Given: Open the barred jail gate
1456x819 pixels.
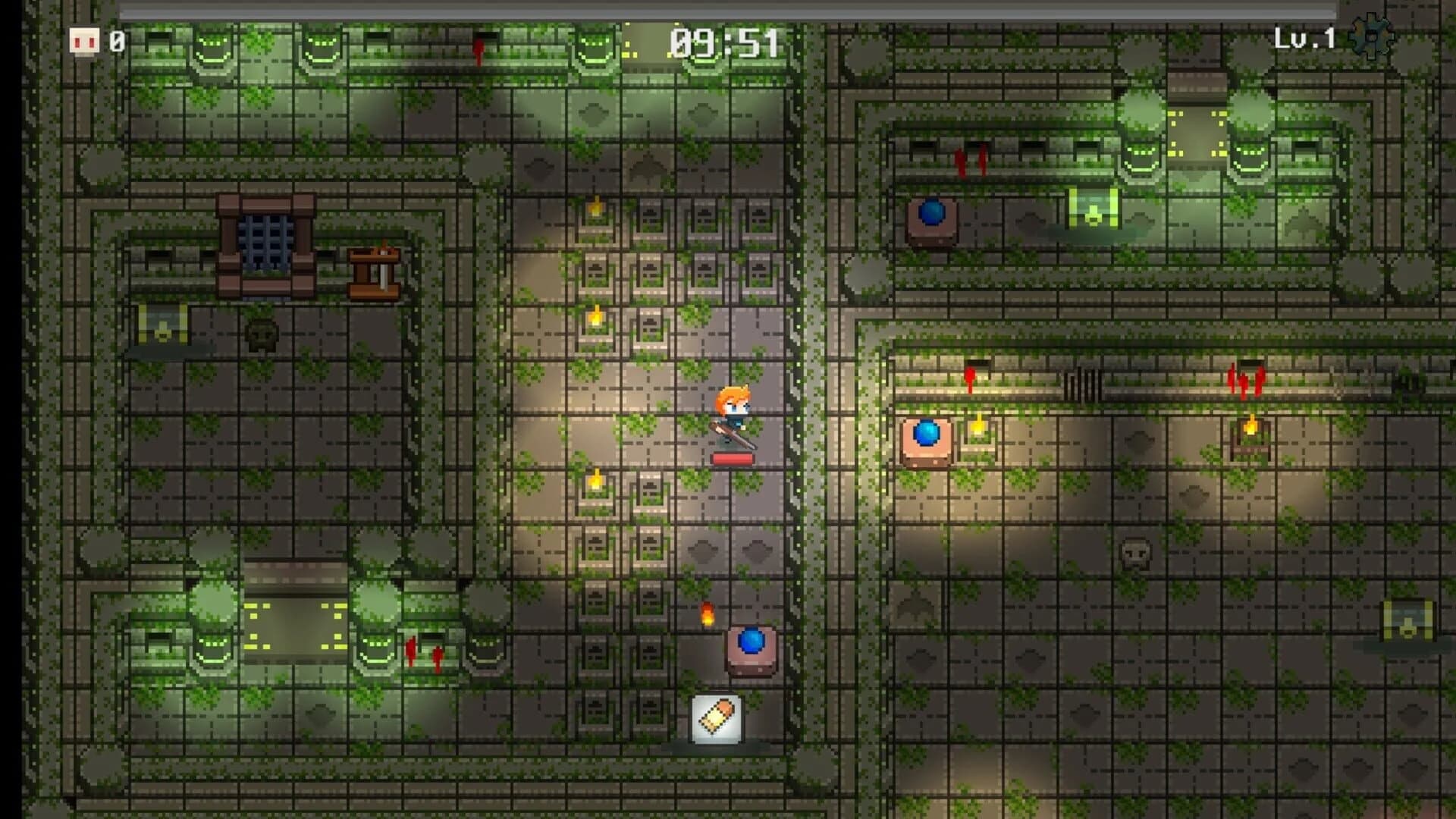Looking at the screenshot, I should click(265, 239).
